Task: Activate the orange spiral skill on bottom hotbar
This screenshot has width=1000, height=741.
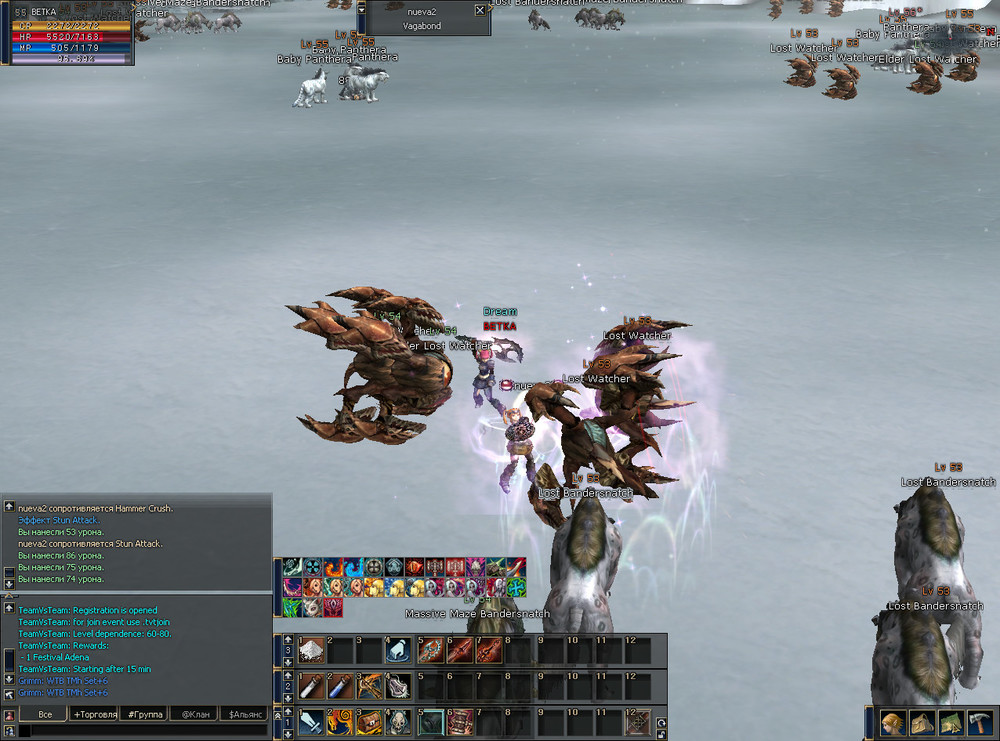Action: [x=341, y=721]
